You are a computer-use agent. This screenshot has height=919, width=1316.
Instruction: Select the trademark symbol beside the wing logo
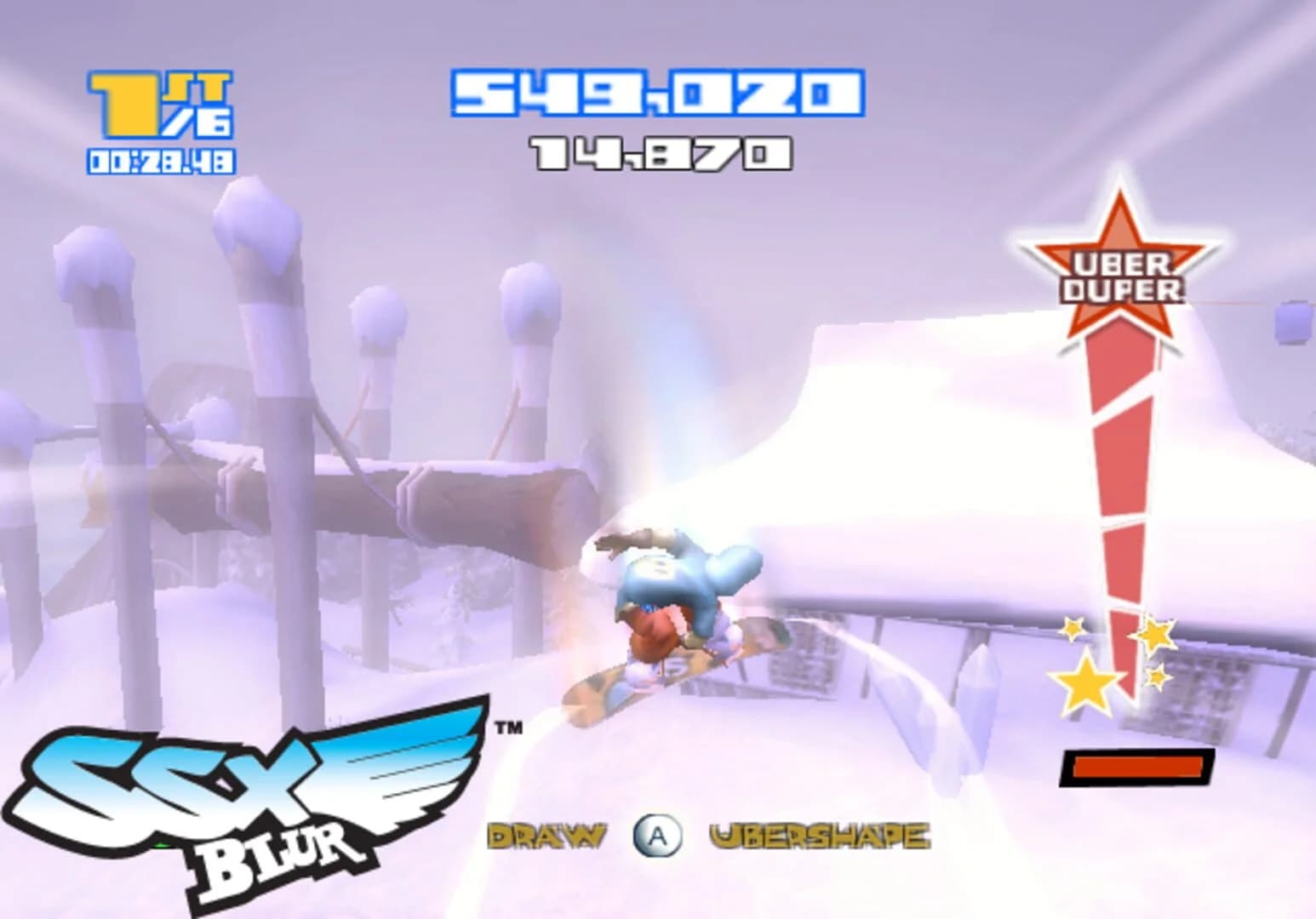click(506, 728)
